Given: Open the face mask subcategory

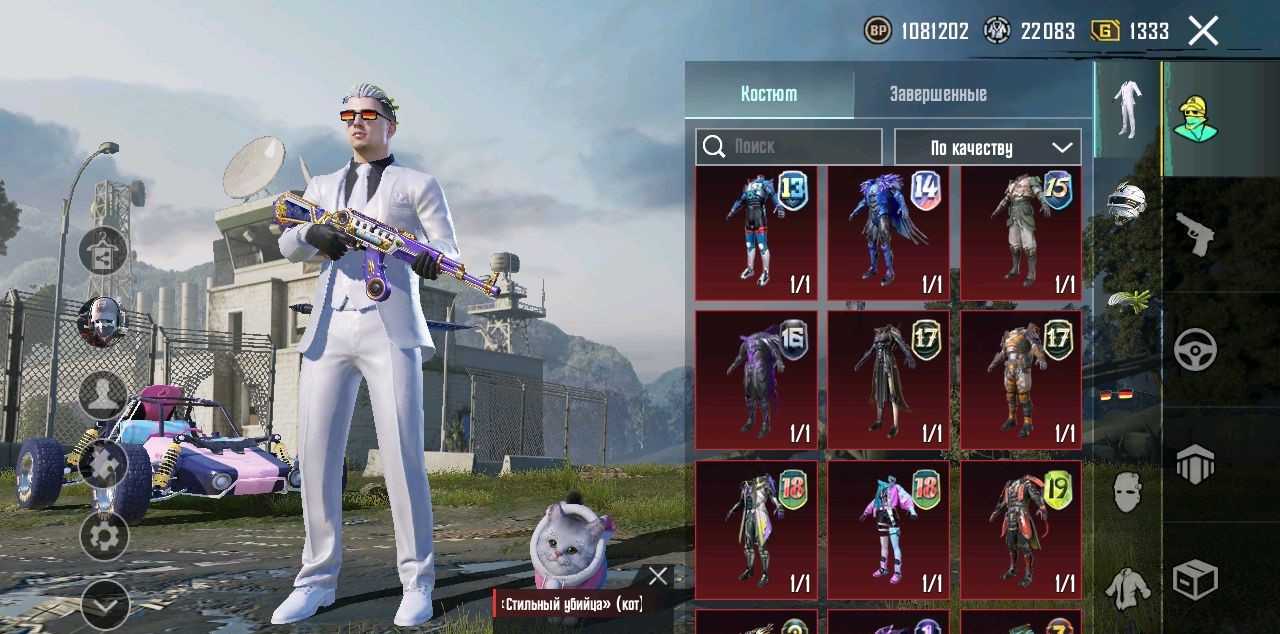Looking at the screenshot, I should pos(1127,492).
